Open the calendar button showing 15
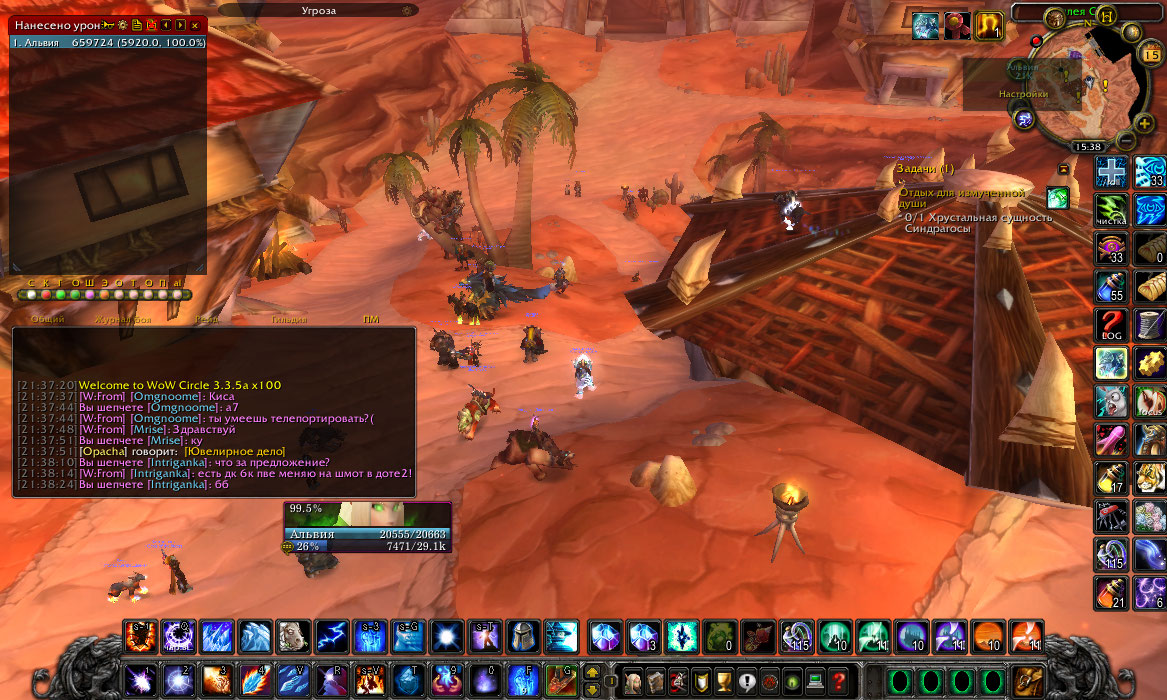 tap(1150, 54)
